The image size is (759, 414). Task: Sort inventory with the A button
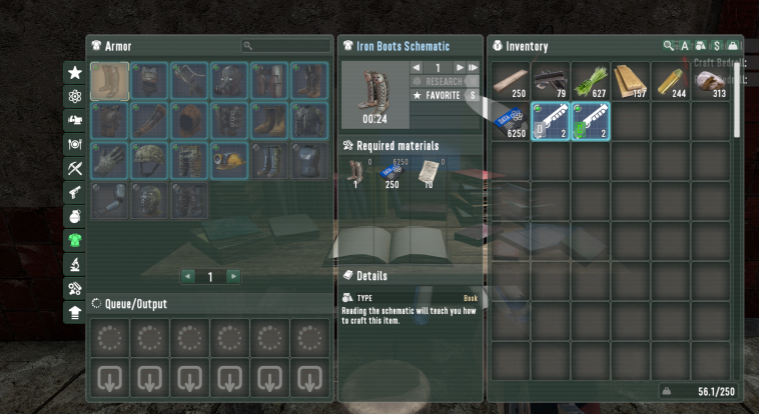point(685,46)
